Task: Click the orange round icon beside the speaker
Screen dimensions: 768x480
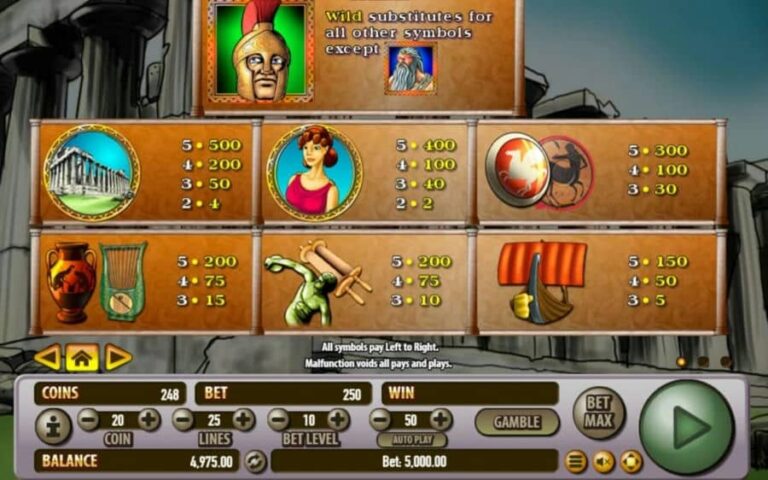Action: (x=630, y=462)
